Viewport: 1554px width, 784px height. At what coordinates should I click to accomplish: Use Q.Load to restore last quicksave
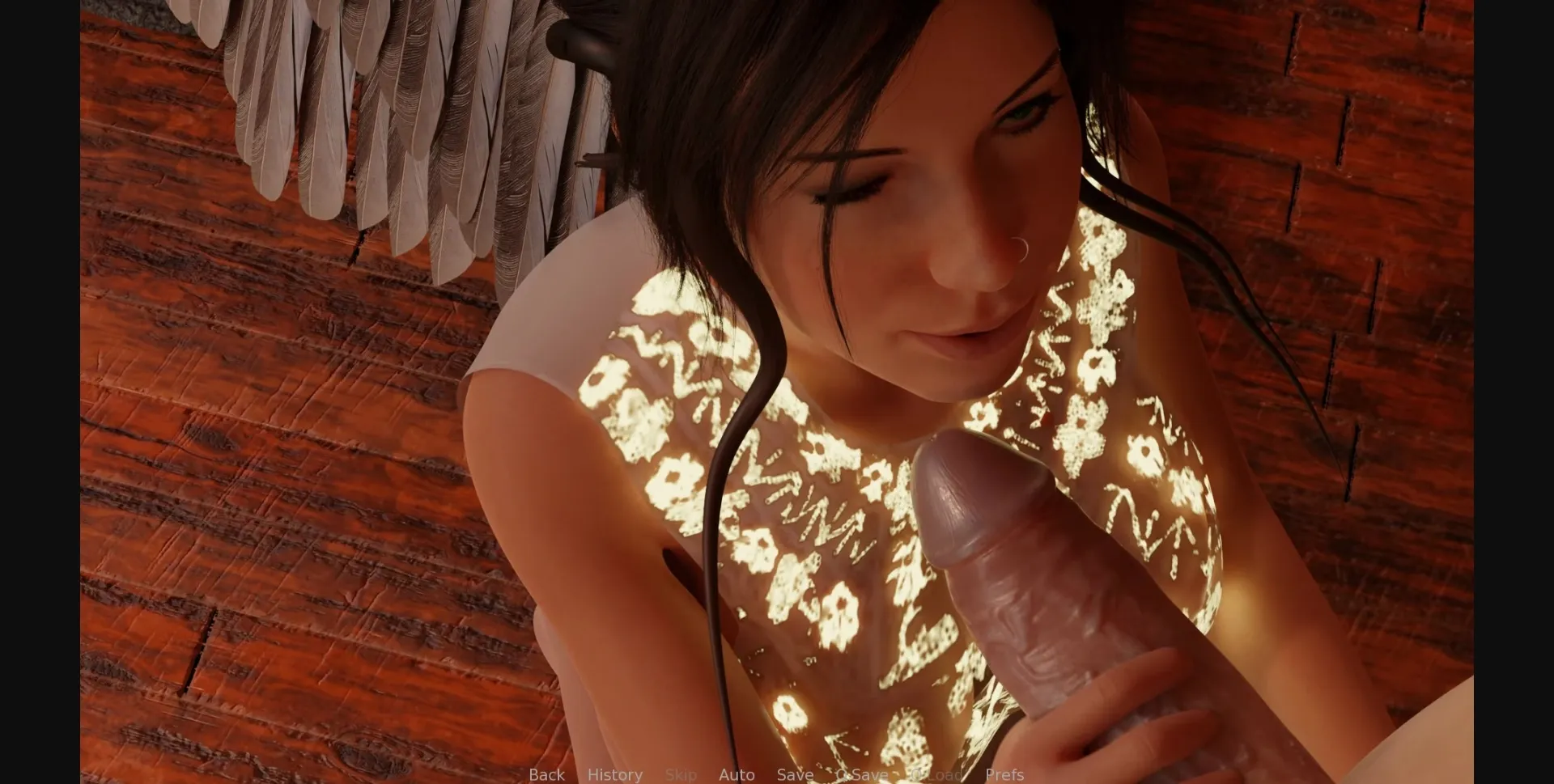pos(936,773)
